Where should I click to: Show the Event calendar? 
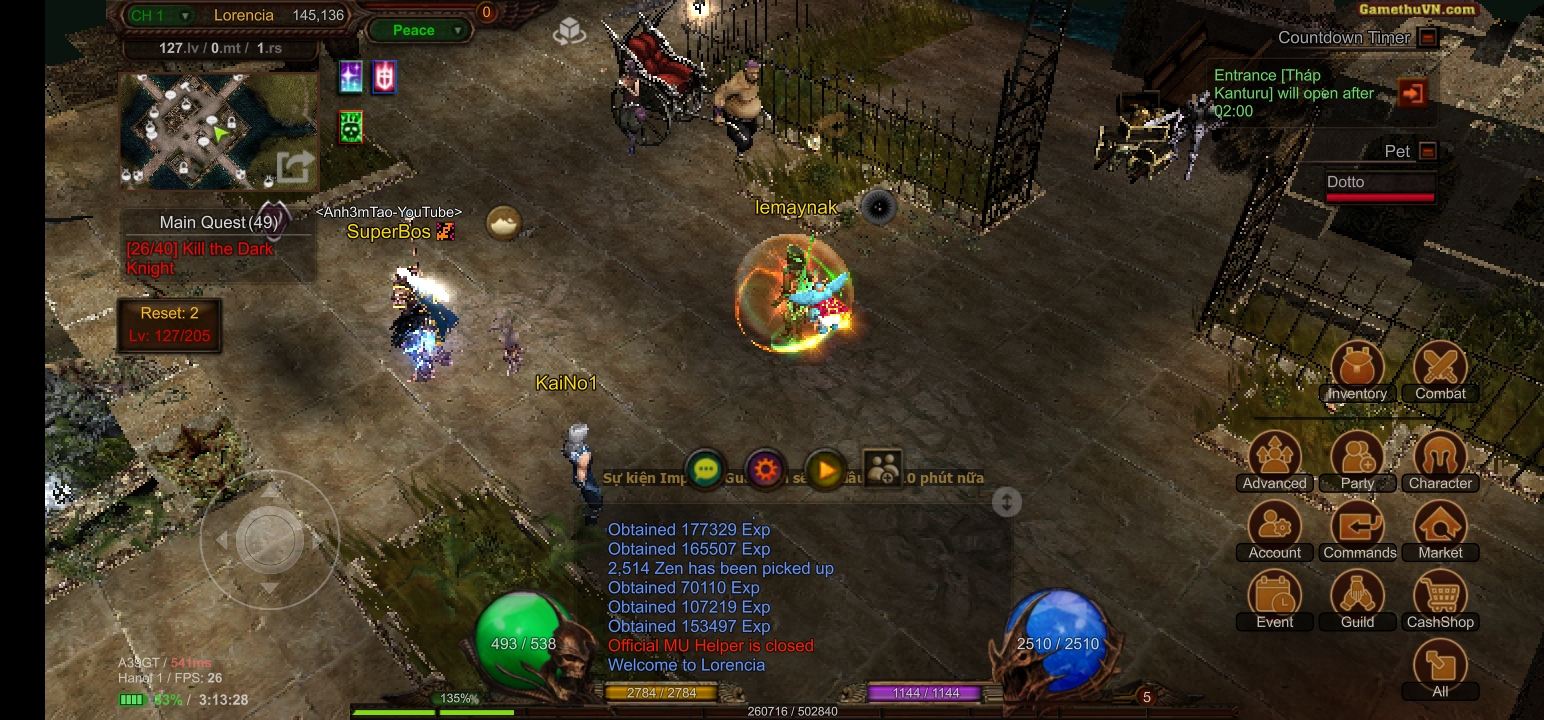[x=1274, y=599]
